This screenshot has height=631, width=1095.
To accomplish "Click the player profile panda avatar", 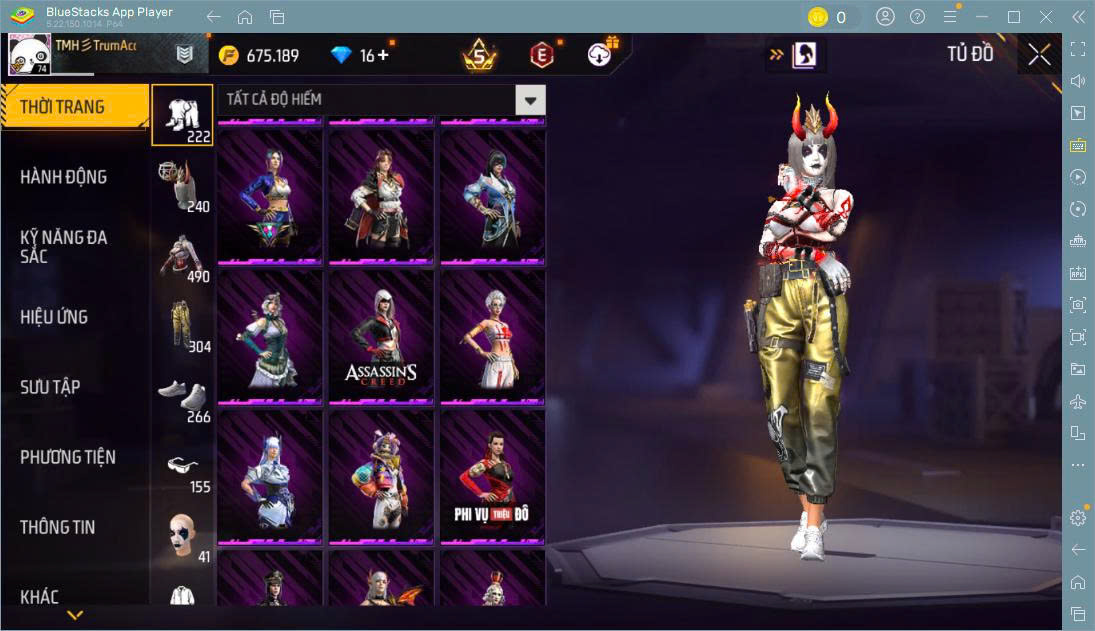I will pyautogui.click(x=28, y=55).
